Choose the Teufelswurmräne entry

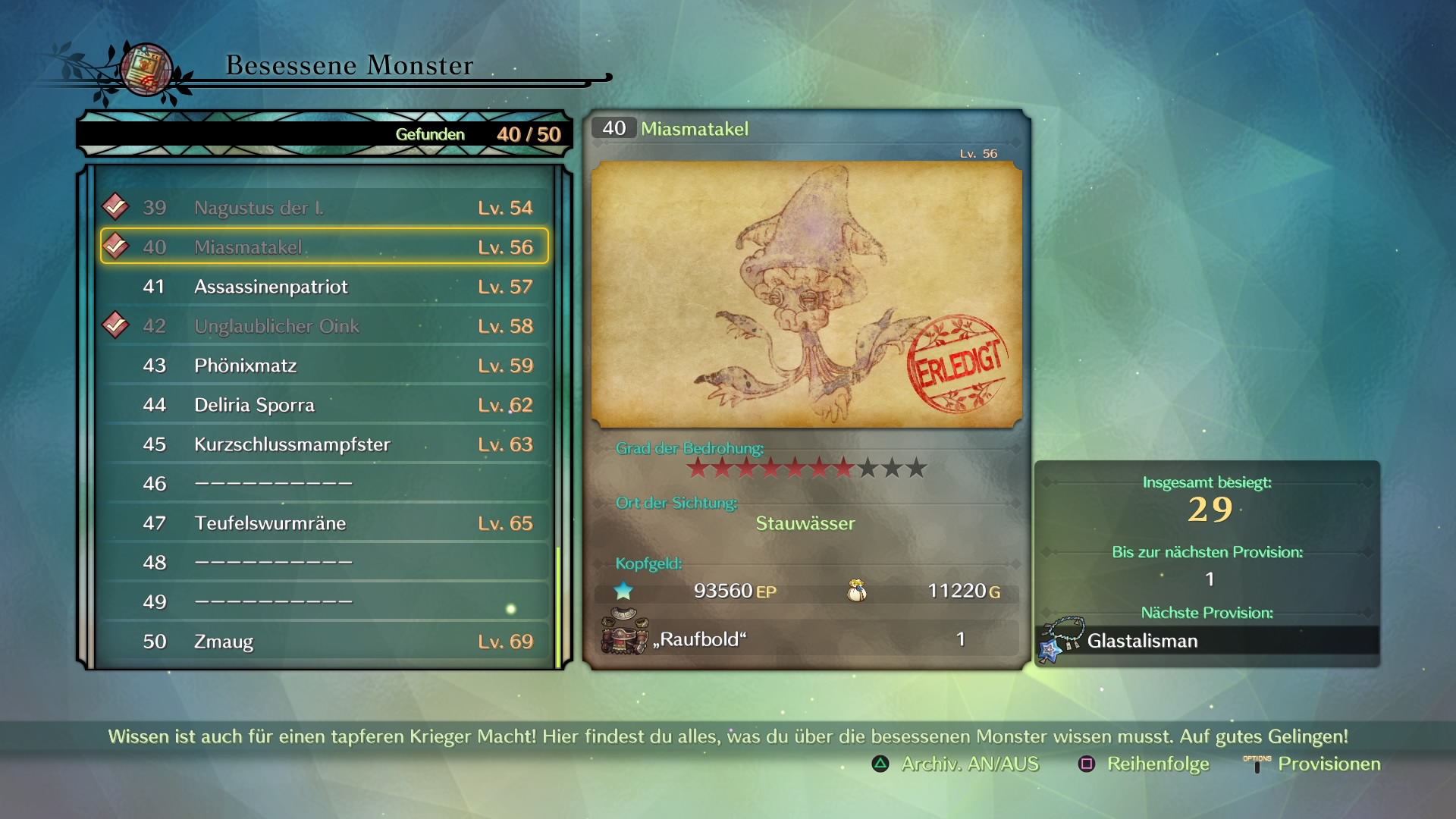325,523
